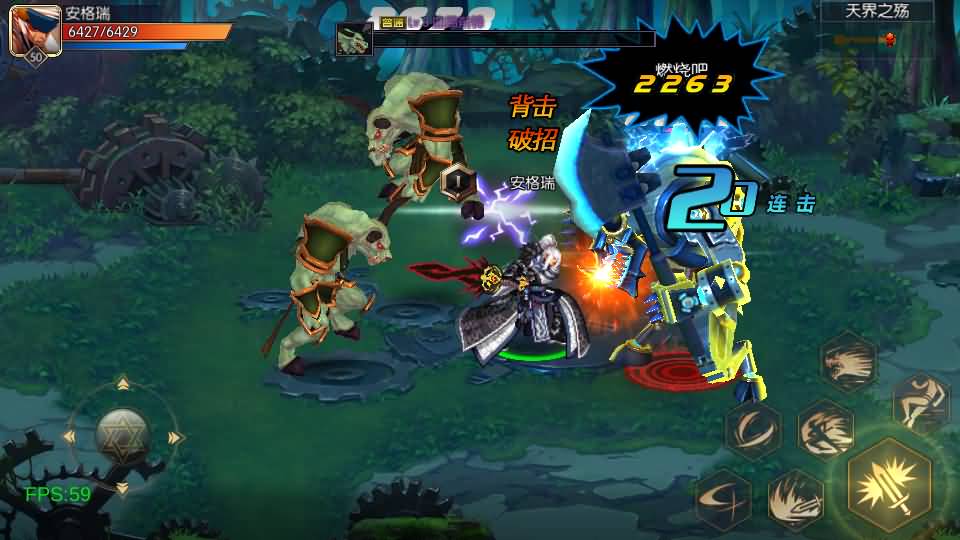
Task: Tap the joystick's down arrow
Action: pyautogui.click(x=122, y=489)
